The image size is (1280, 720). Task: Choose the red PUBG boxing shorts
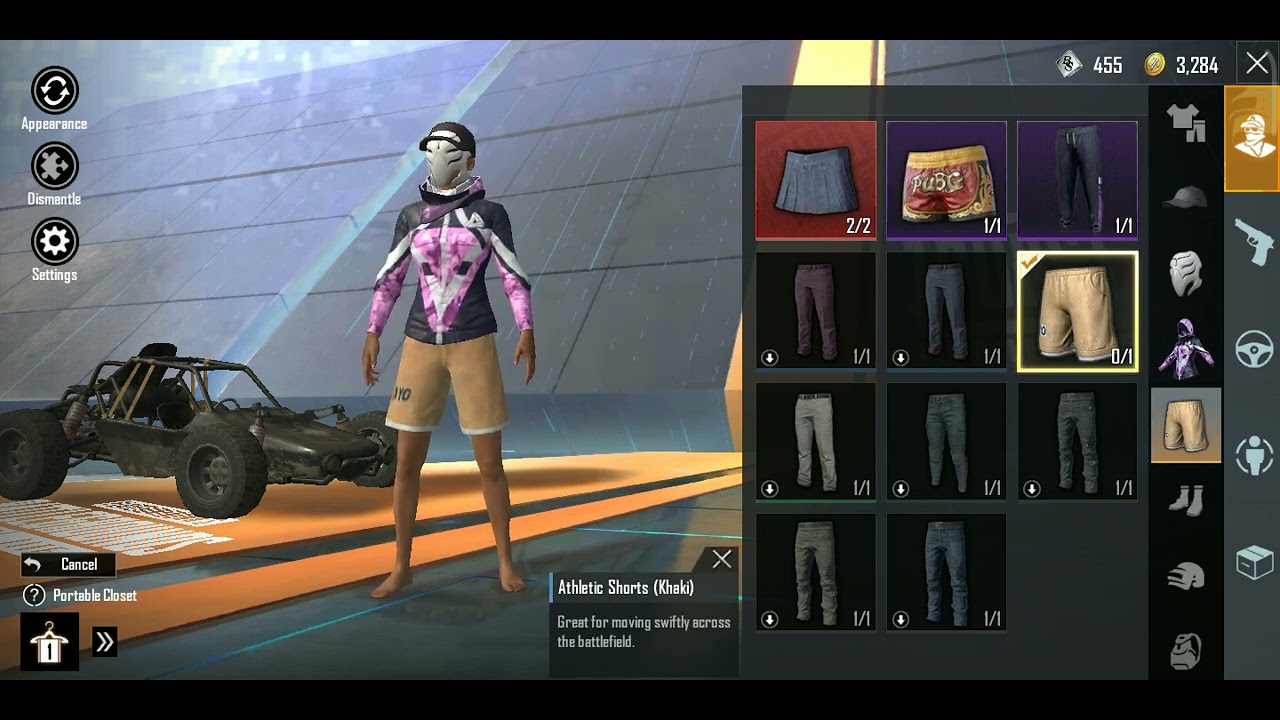tap(946, 181)
